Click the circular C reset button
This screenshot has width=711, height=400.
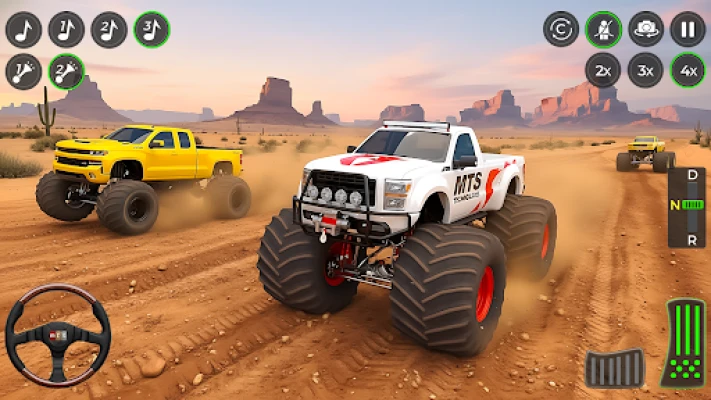561,29
